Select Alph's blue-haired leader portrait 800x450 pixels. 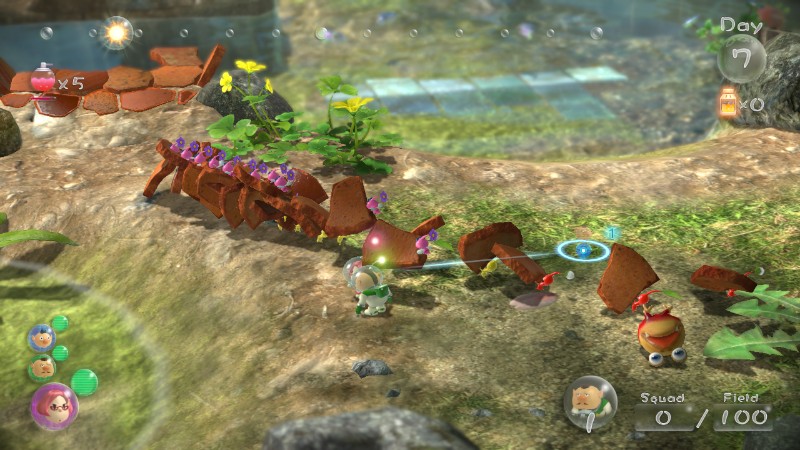click(x=41, y=338)
